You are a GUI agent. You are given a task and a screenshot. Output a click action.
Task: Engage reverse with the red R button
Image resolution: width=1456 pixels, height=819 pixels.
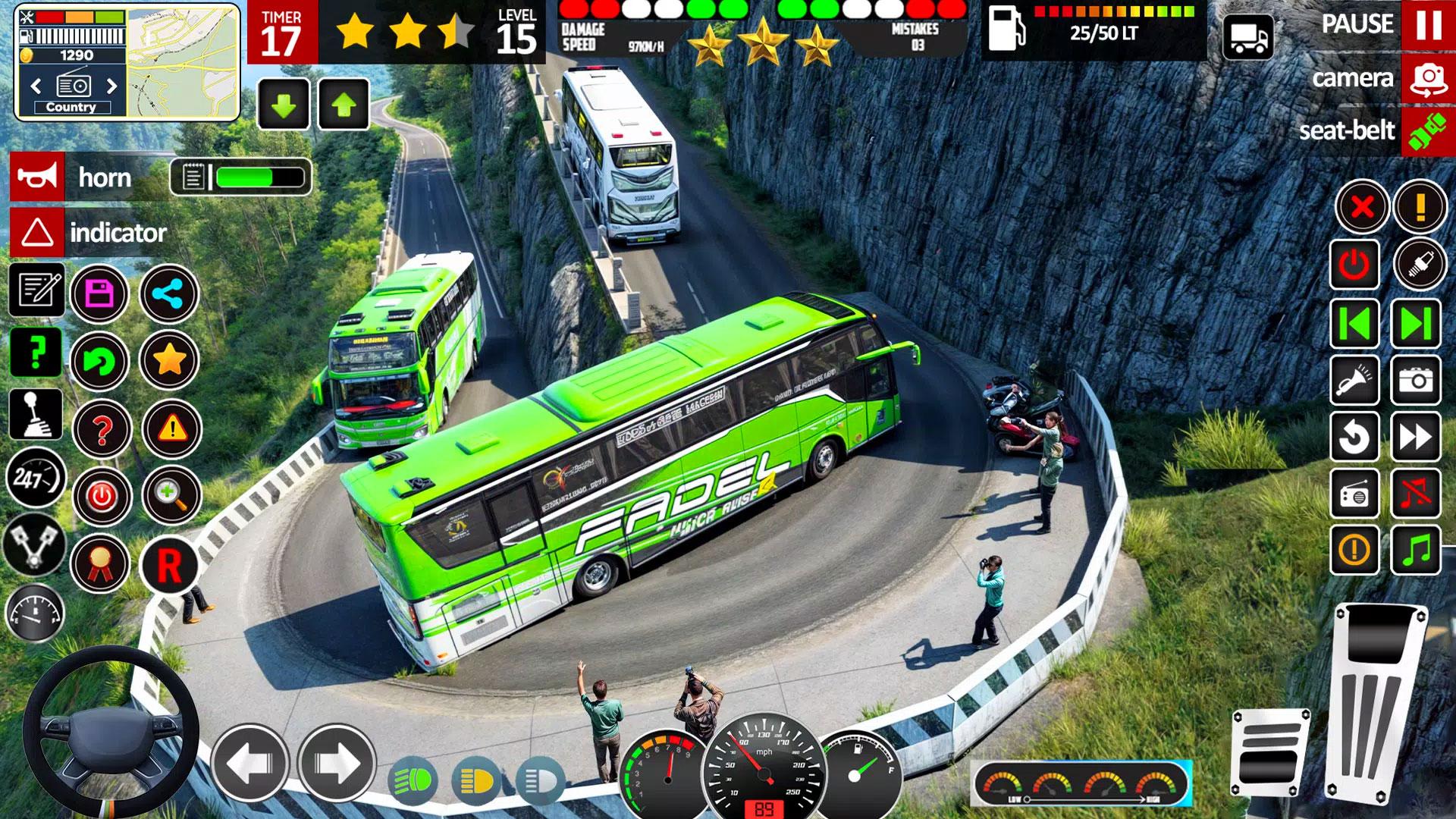pyautogui.click(x=168, y=566)
